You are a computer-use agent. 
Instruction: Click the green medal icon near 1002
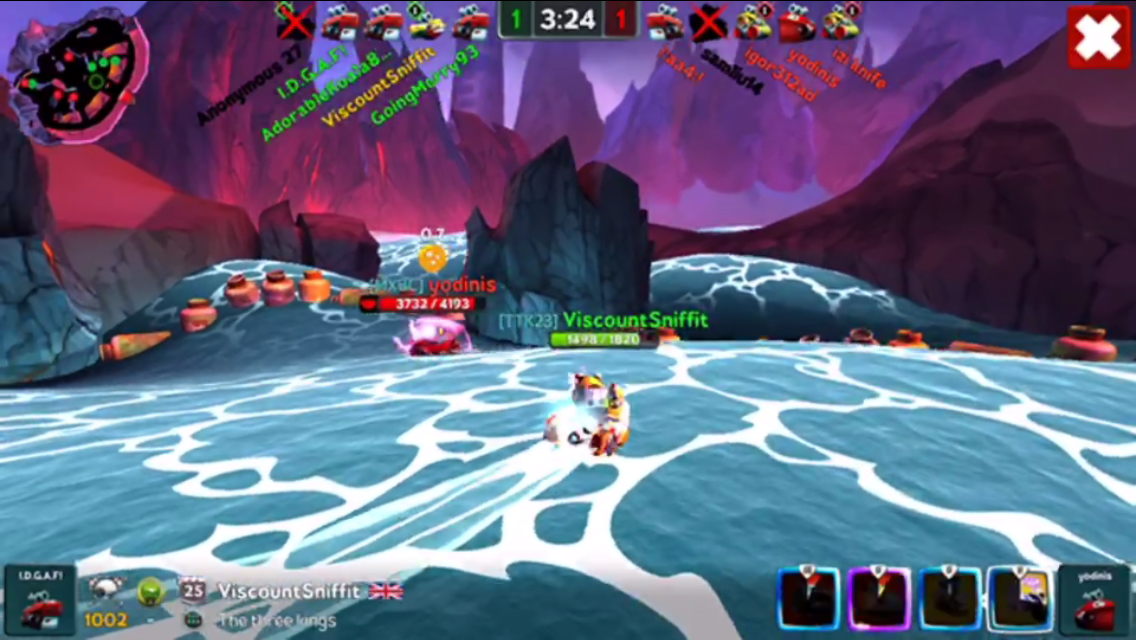tap(149, 590)
